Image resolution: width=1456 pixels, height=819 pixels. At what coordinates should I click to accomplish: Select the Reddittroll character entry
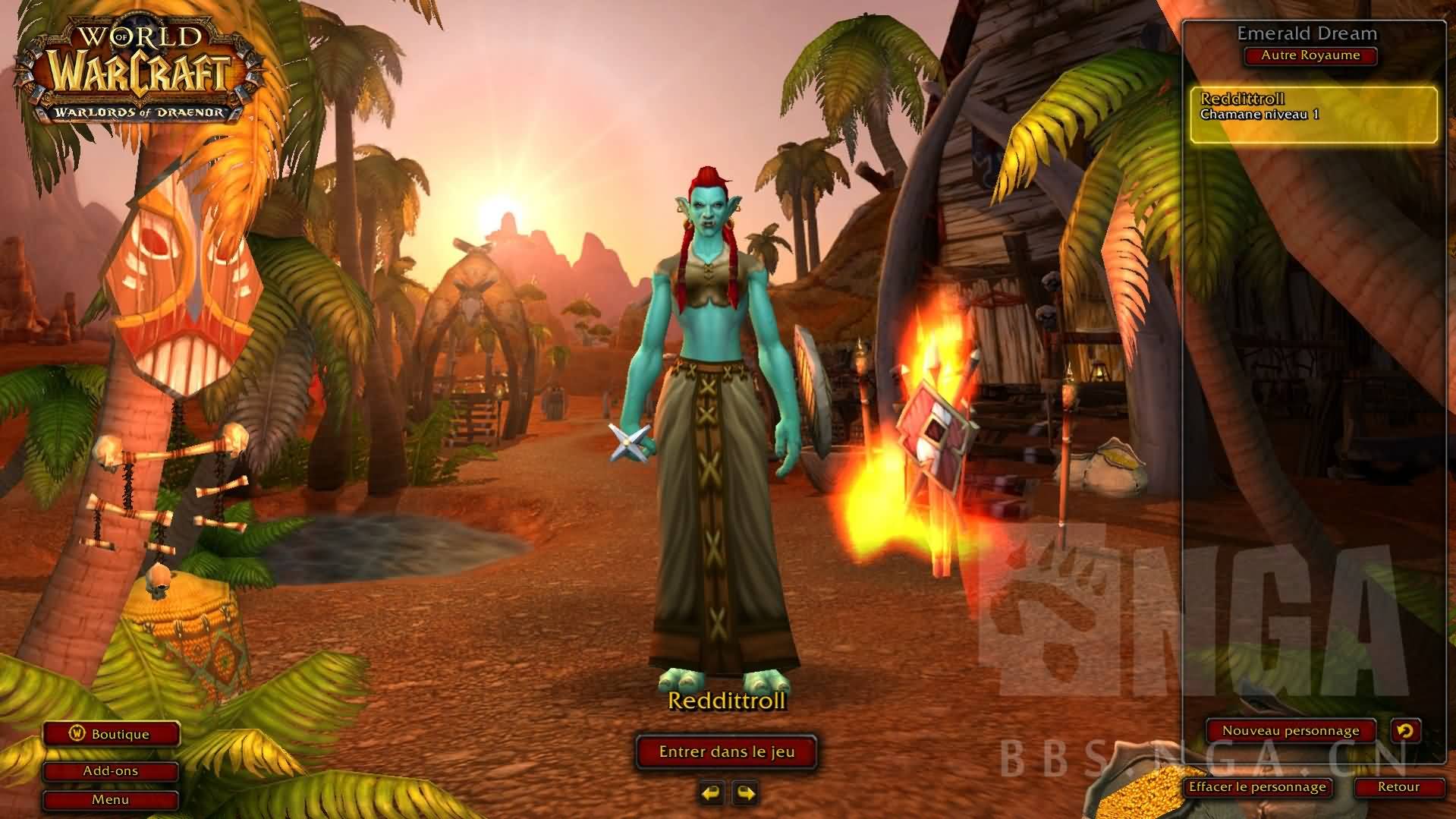click(x=1313, y=115)
